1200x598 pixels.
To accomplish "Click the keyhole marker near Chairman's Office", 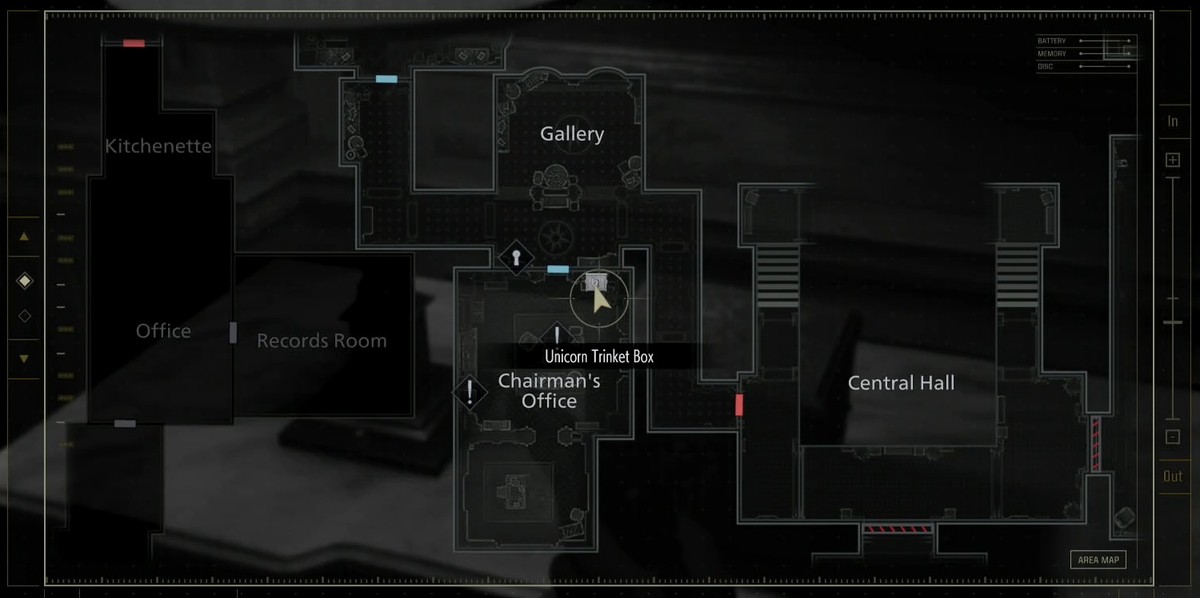I will click(x=516, y=257).
